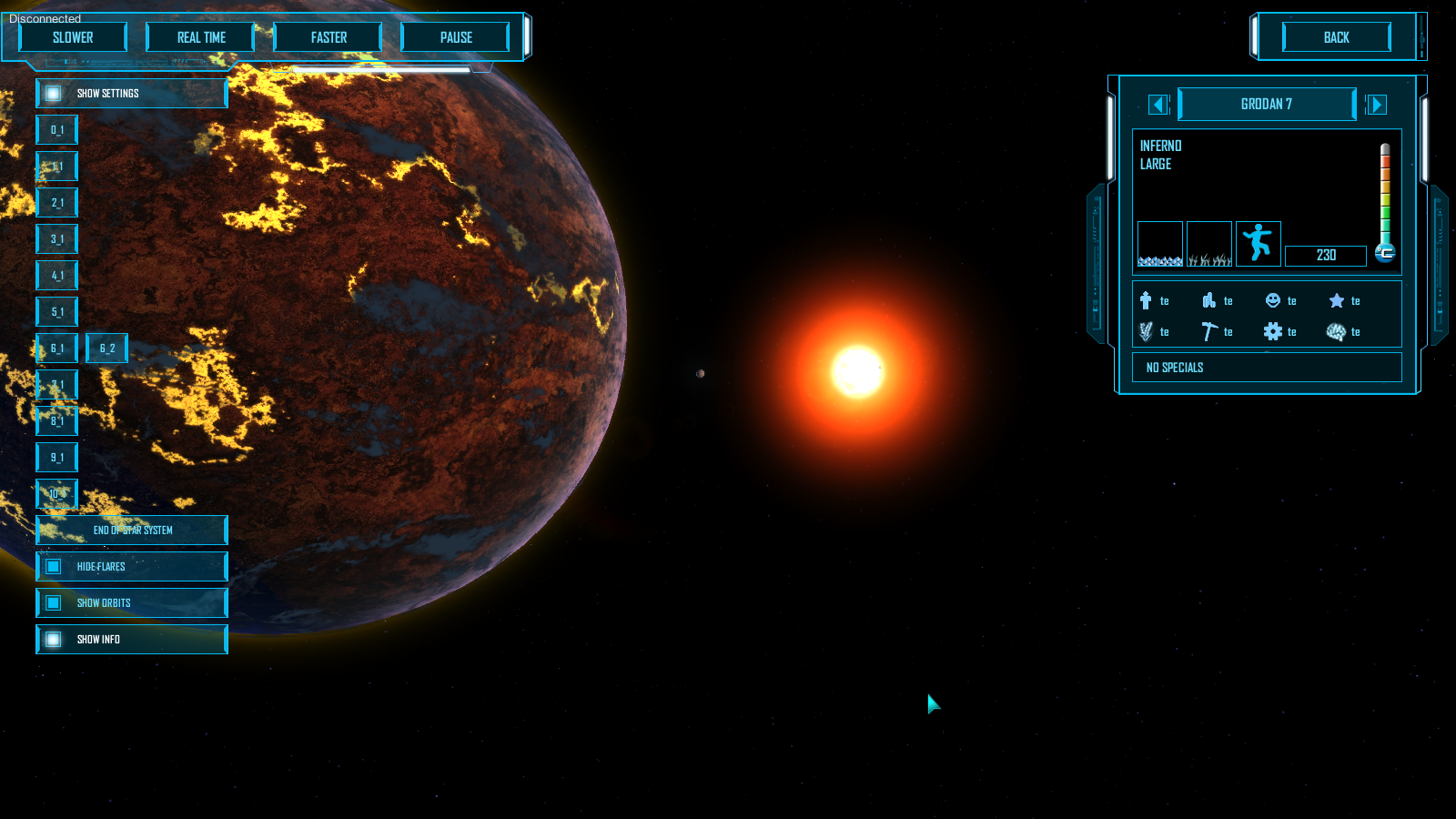
Task: Click the star rating icon
Action: [x=1335, y=300]
